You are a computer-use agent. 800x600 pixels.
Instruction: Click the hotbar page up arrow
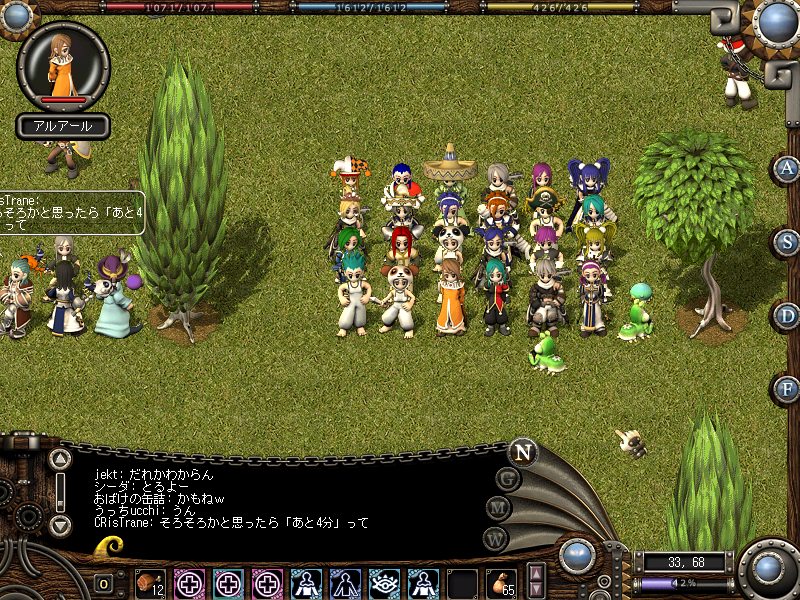pos(537,574)
